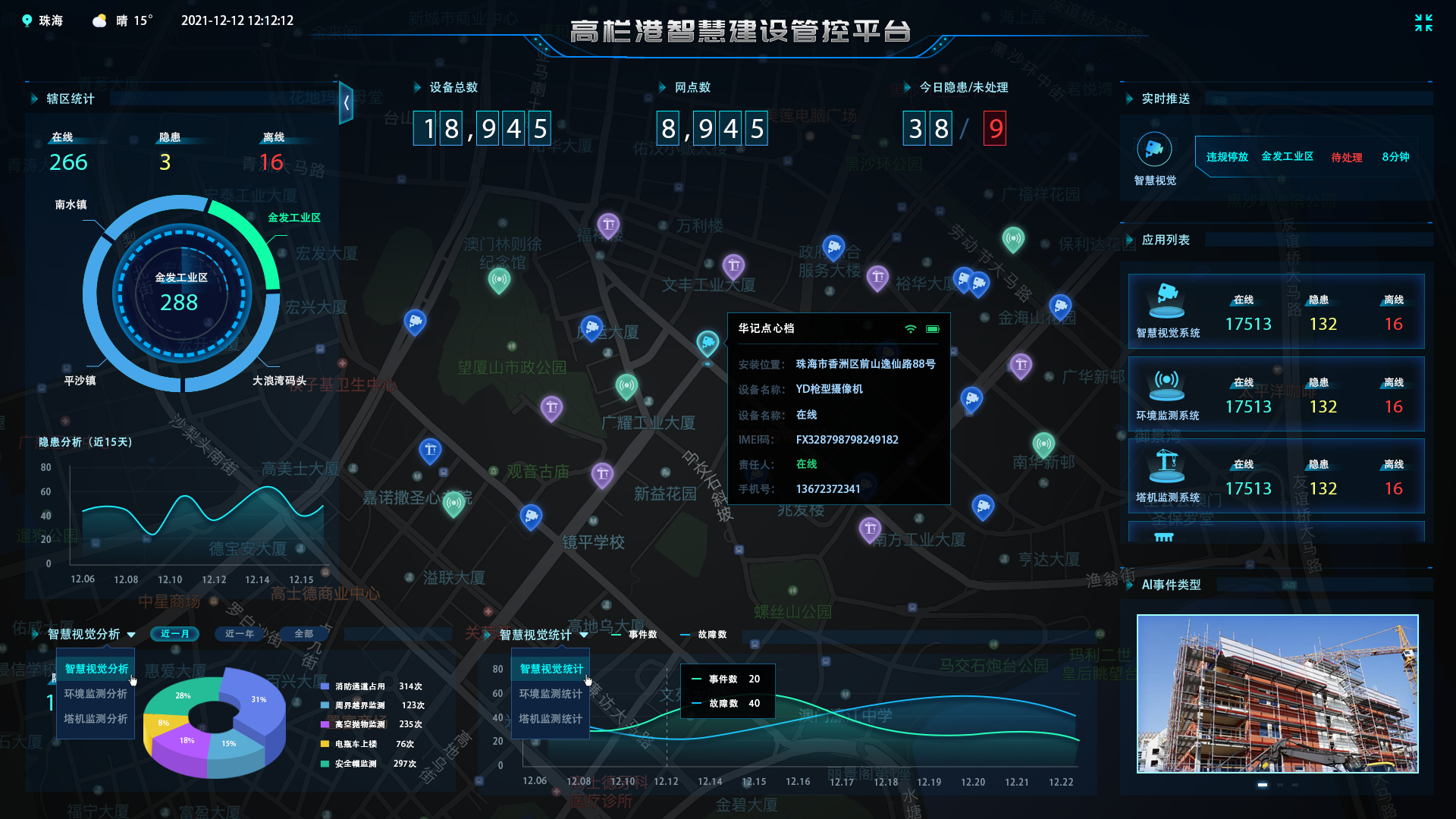Click the 待处理 alert status link
The image size is (1456, 819).
coord(1347,157)
